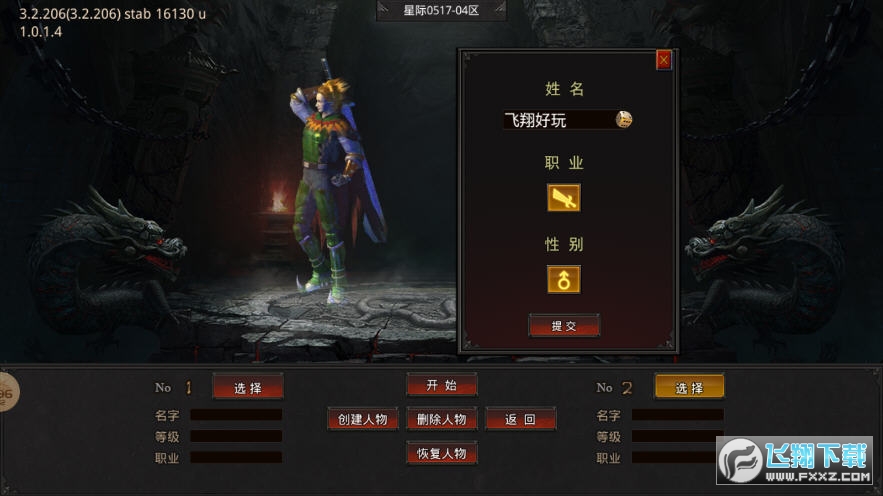Image resolution: width=883 pixels, height=496 pixels.
Task: Click the 星际0517-04区 server label
Action: (x=441, y=10)
